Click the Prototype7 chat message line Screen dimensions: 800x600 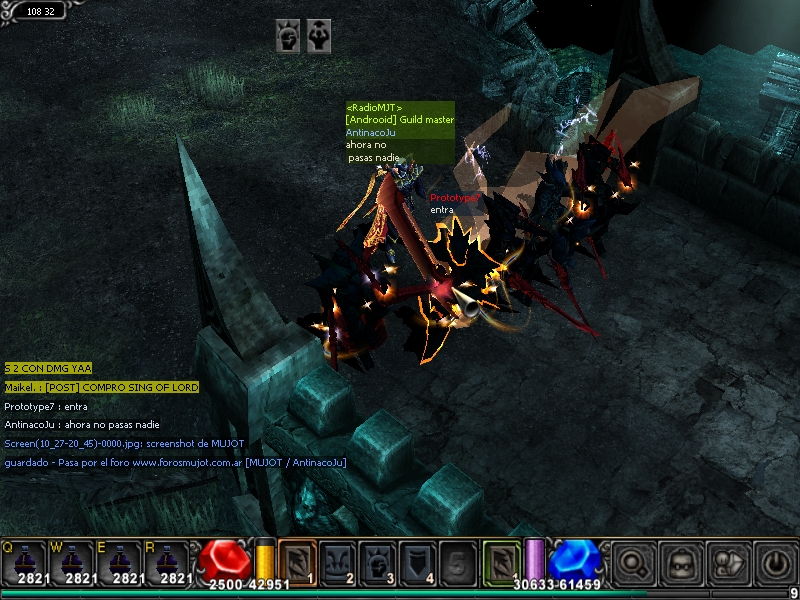point(46,406)
